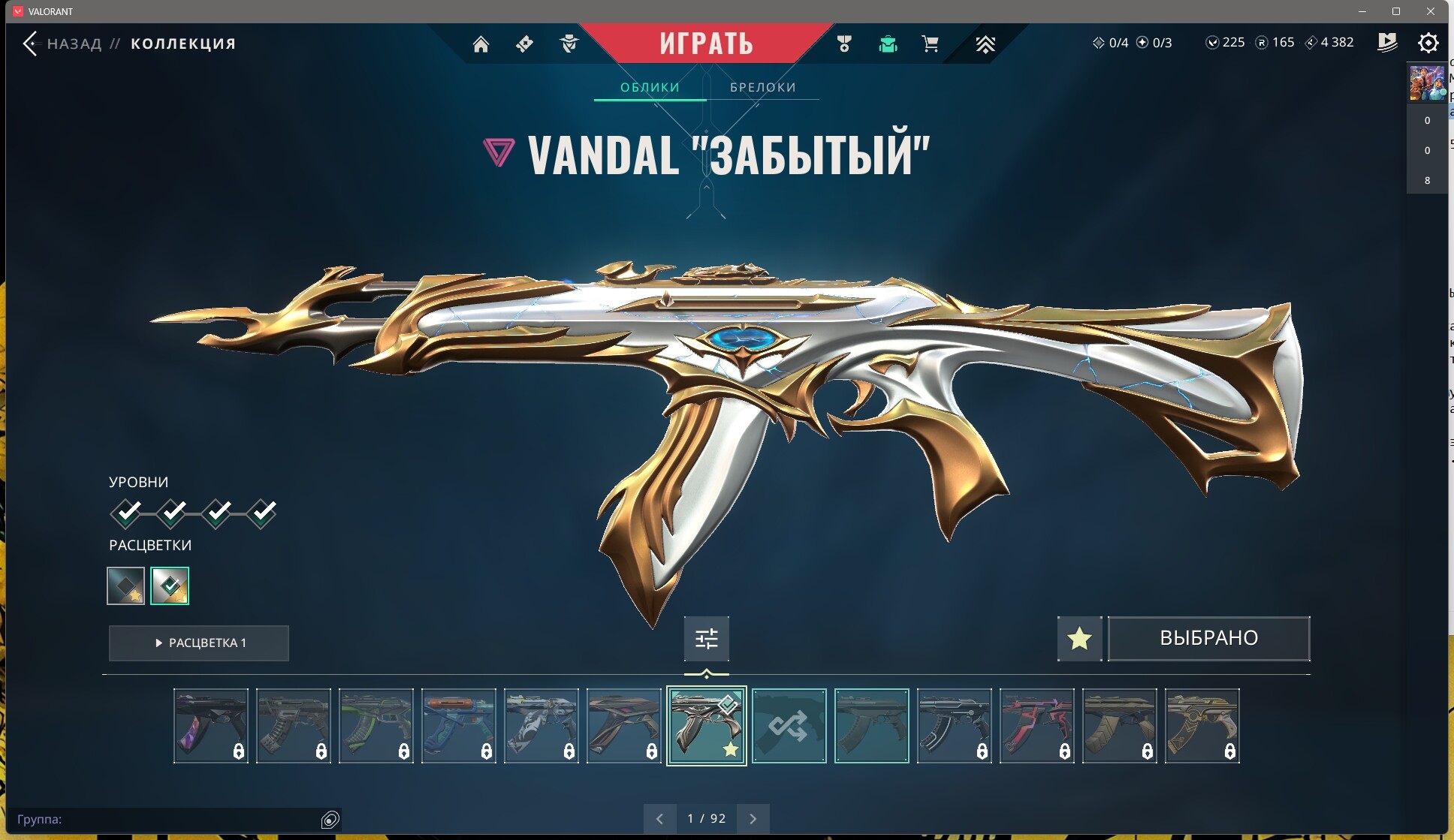Select the random shuffle skin tile

[789, 726]
